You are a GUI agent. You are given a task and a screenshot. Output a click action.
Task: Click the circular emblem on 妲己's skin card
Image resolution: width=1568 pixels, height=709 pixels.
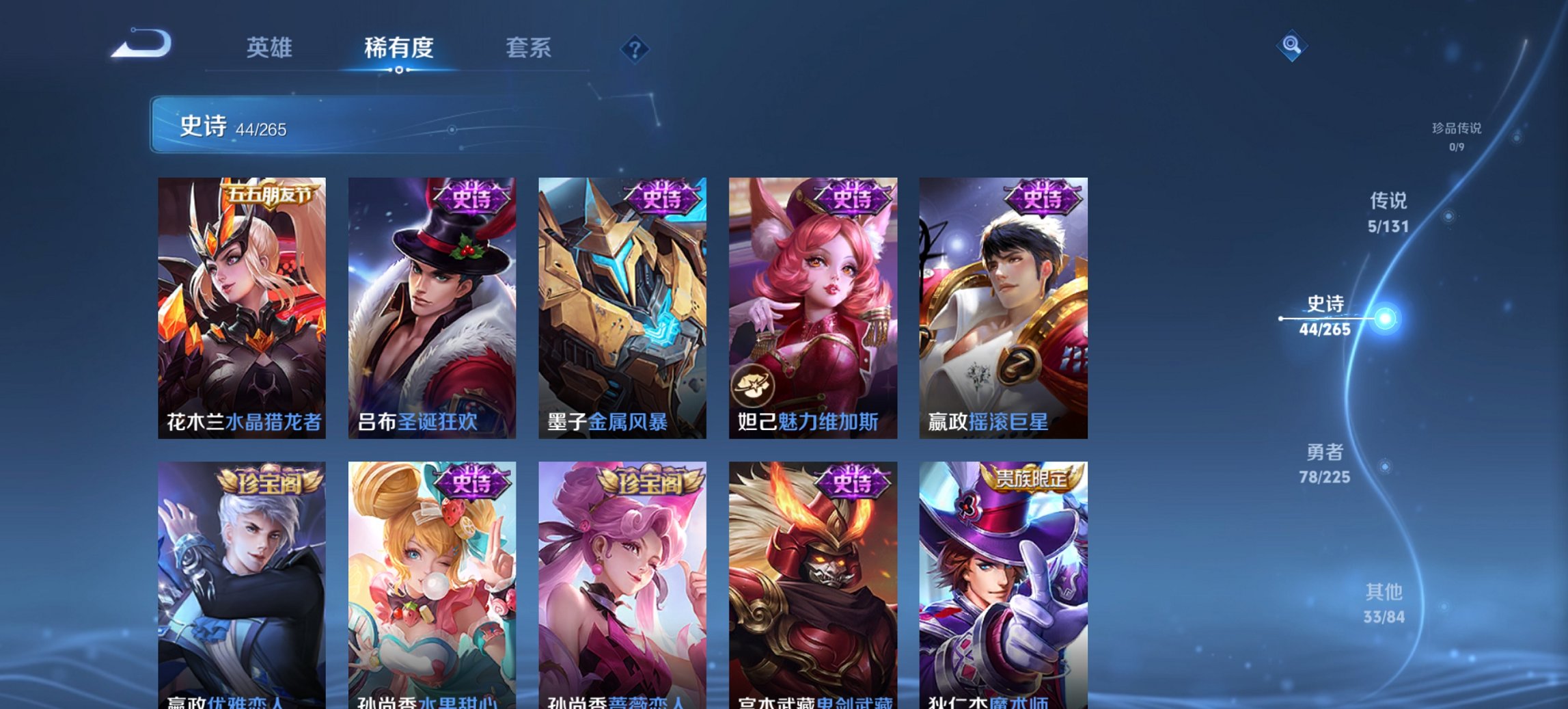(x=753, y=385)
